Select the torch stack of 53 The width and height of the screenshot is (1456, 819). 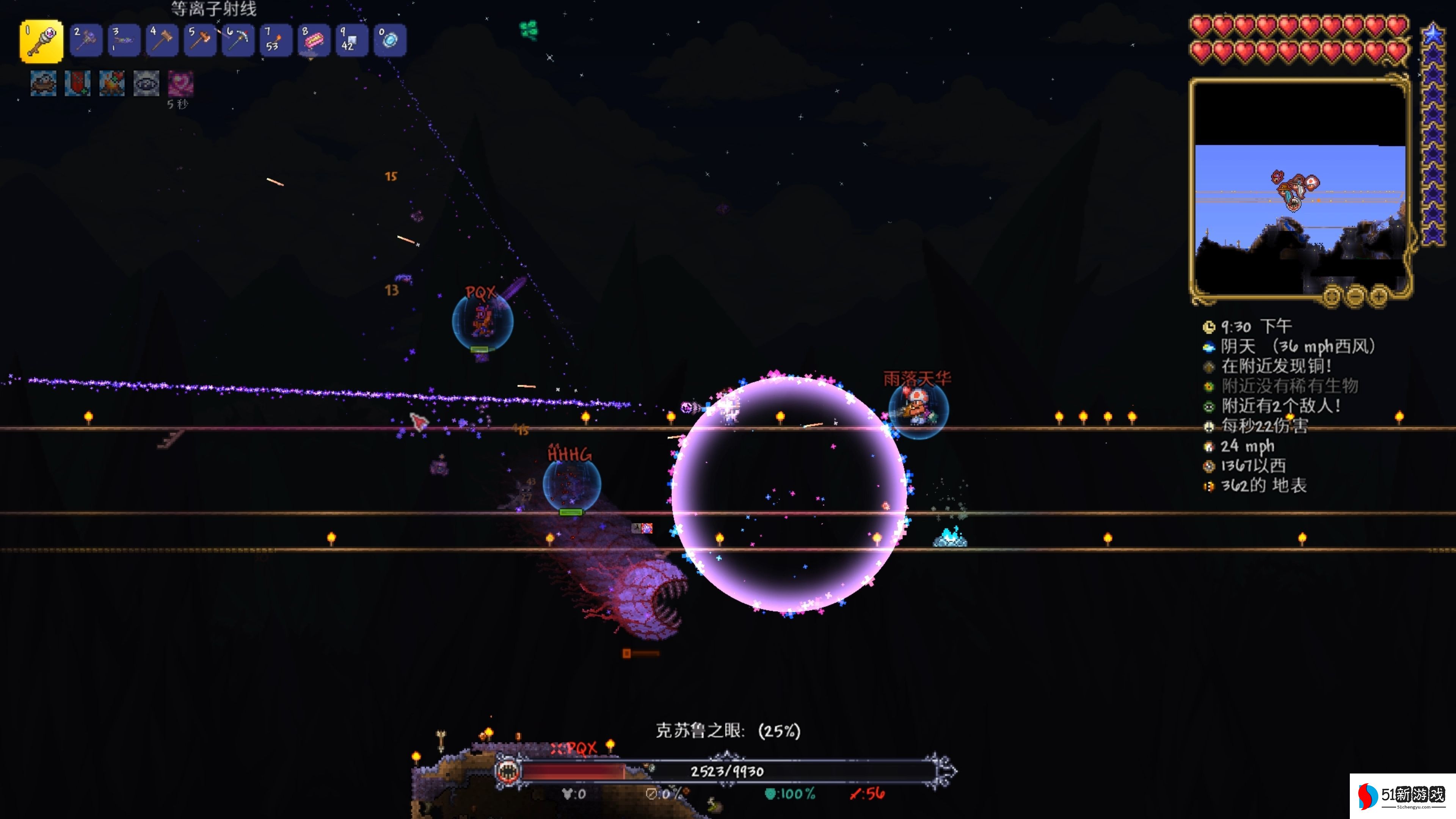276,41
